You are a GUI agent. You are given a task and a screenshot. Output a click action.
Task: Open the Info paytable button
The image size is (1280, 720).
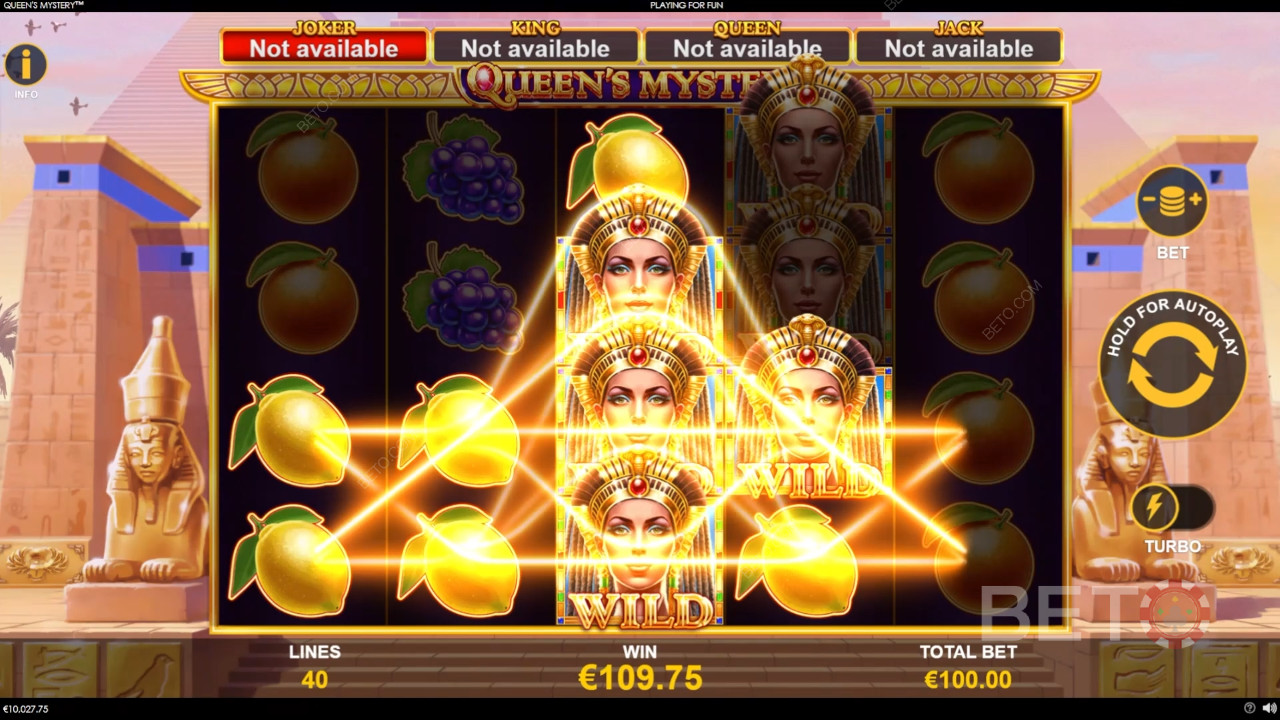tap(26, 66)
